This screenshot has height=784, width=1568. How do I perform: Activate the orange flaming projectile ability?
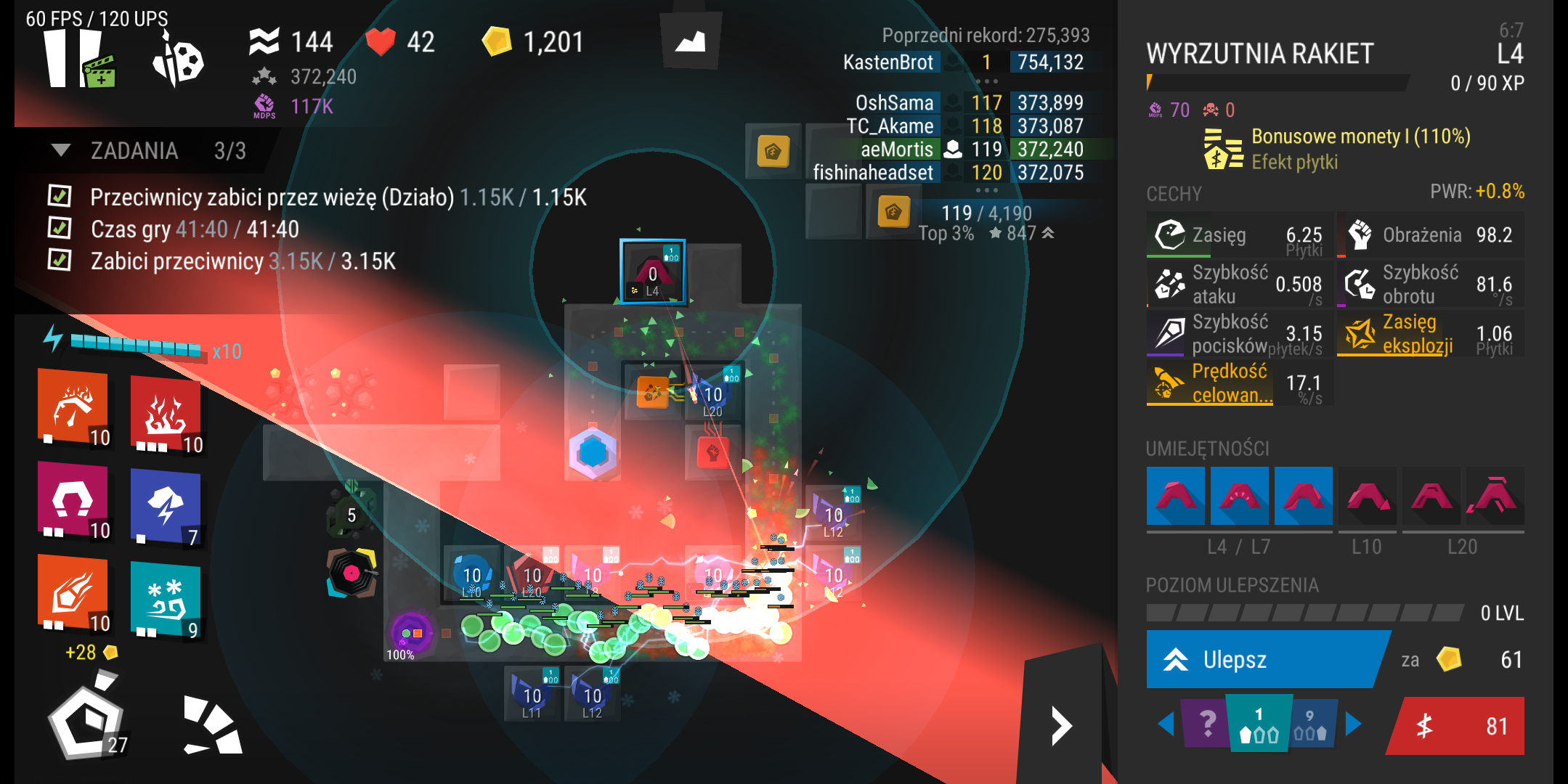click(x=73, y=593)
